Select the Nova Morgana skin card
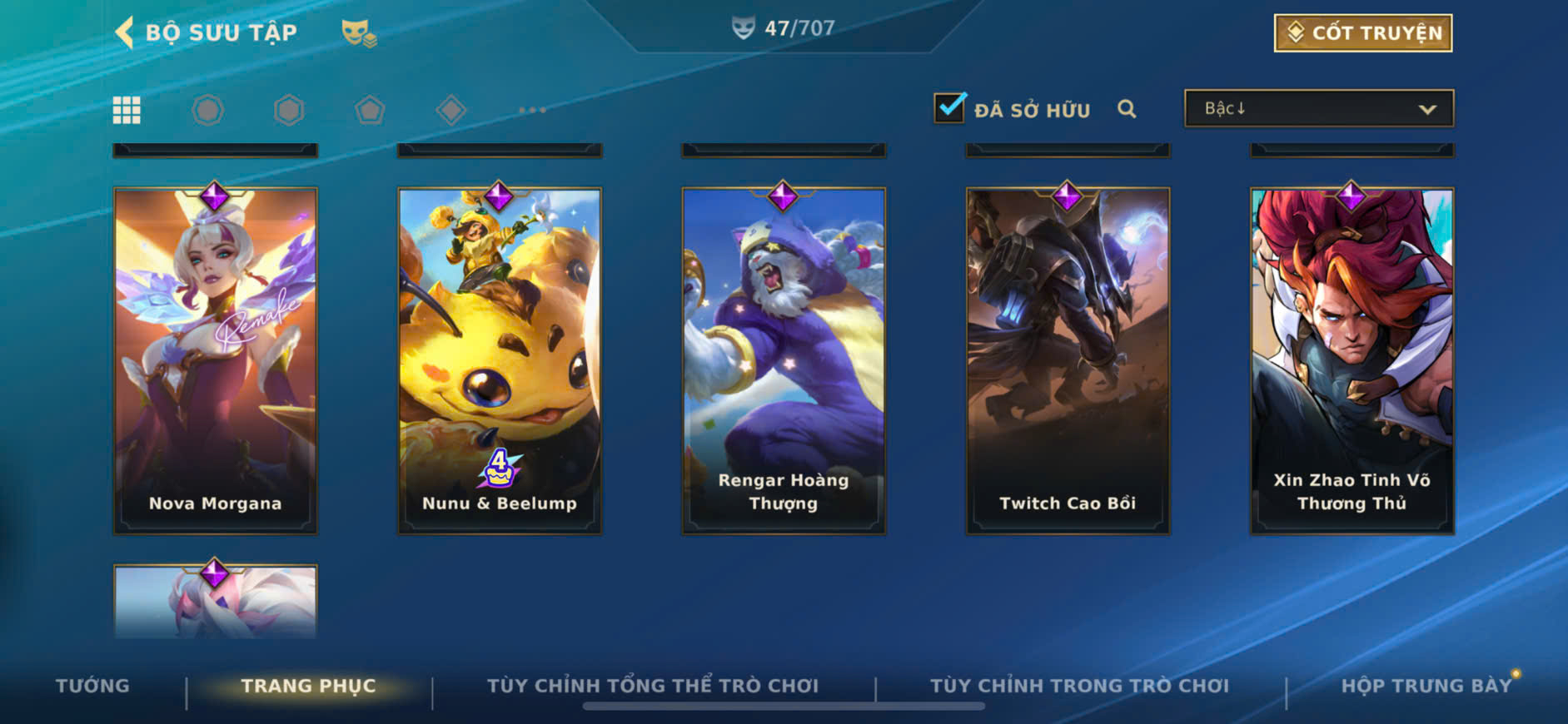Image resolution: width=1568 pixels, height=724 pixels. 216,360
